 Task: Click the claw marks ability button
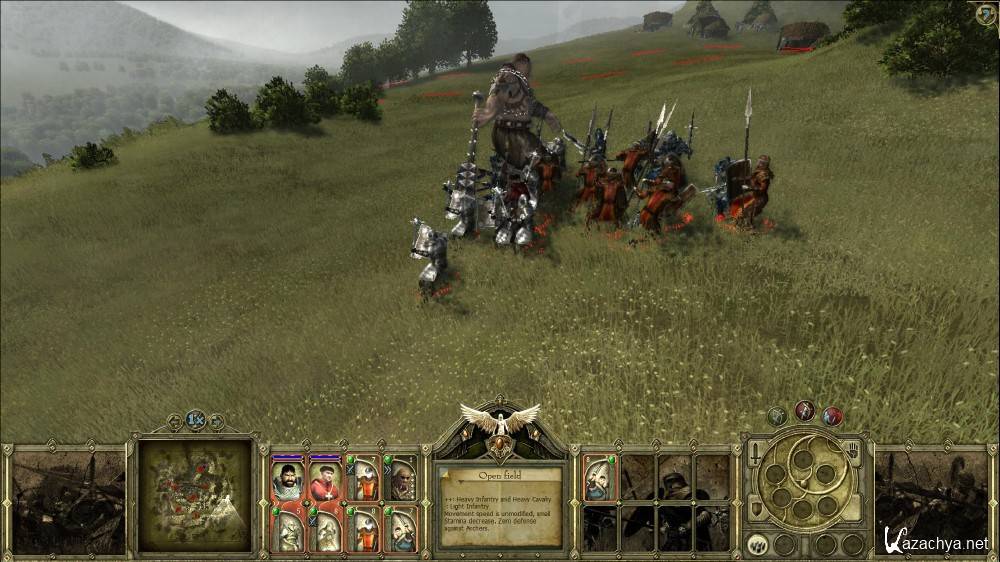[x=757, y=545]
